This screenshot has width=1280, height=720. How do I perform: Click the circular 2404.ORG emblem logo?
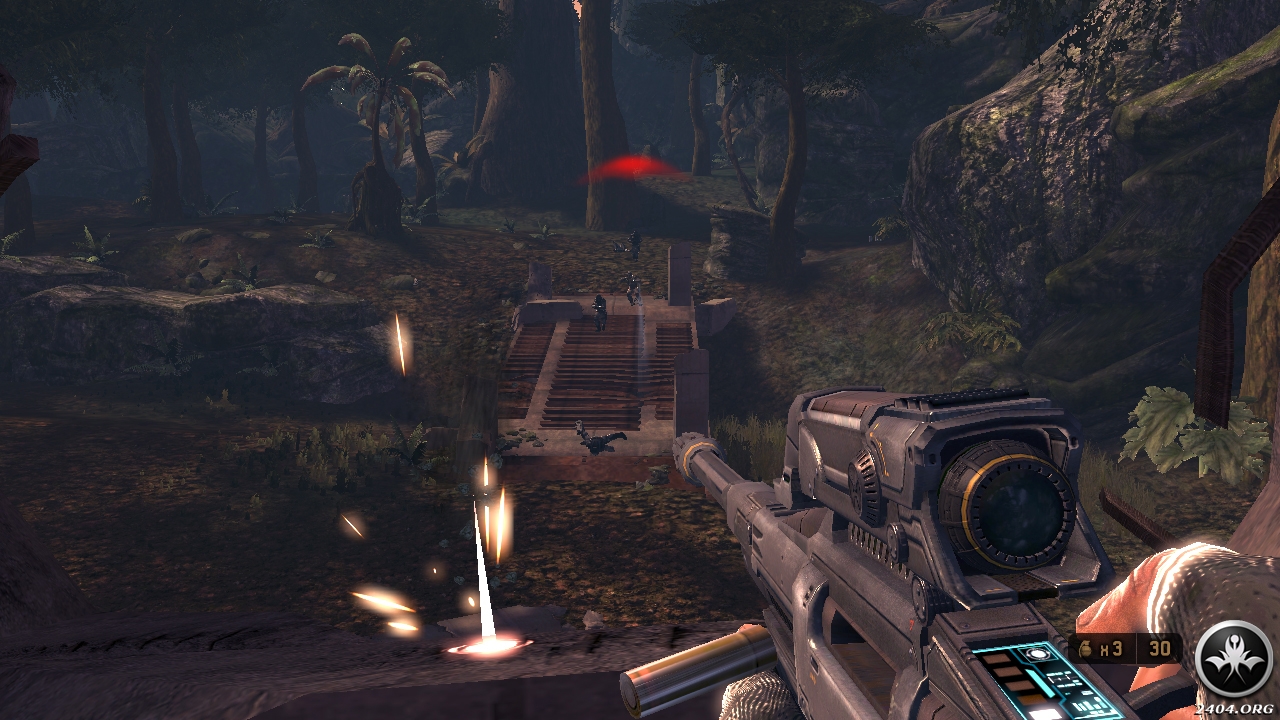coord(1234,658)
